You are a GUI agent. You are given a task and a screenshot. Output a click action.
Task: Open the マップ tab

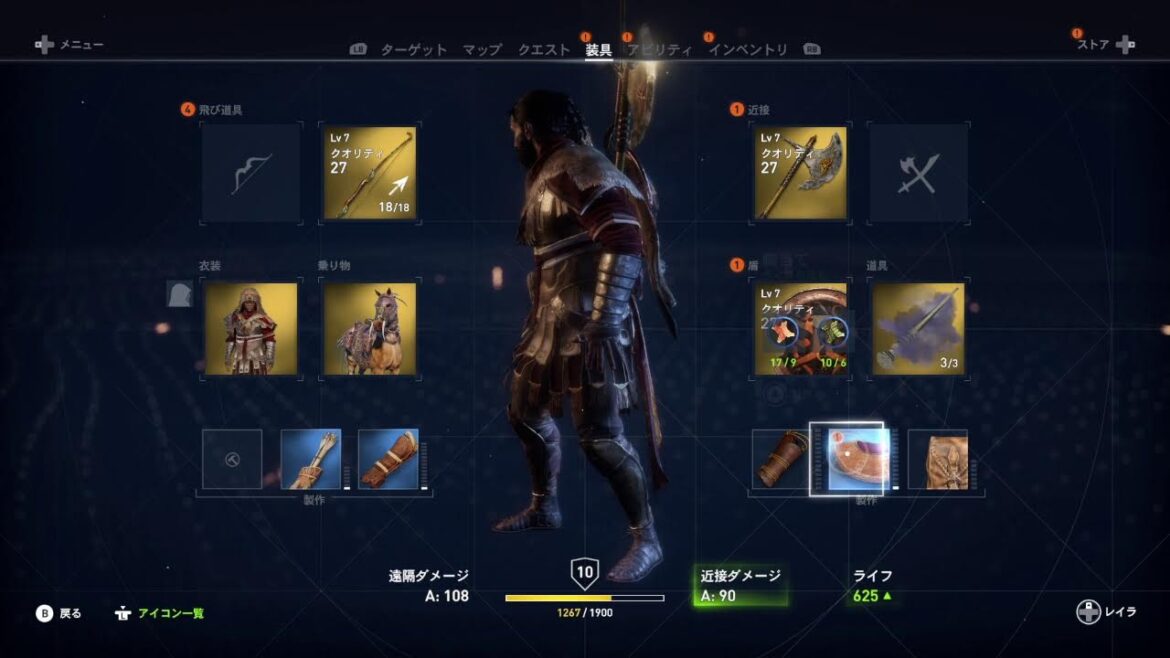(x=482, y=50)
